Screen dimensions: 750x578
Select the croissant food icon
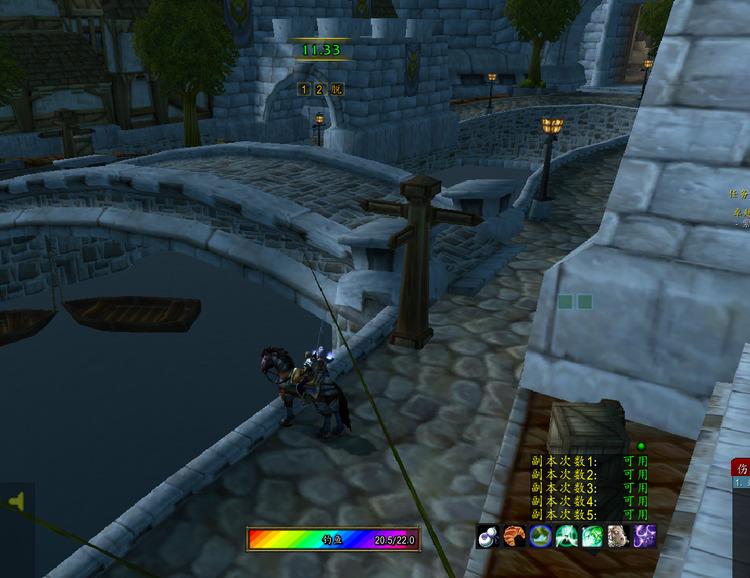coord(514,536)
